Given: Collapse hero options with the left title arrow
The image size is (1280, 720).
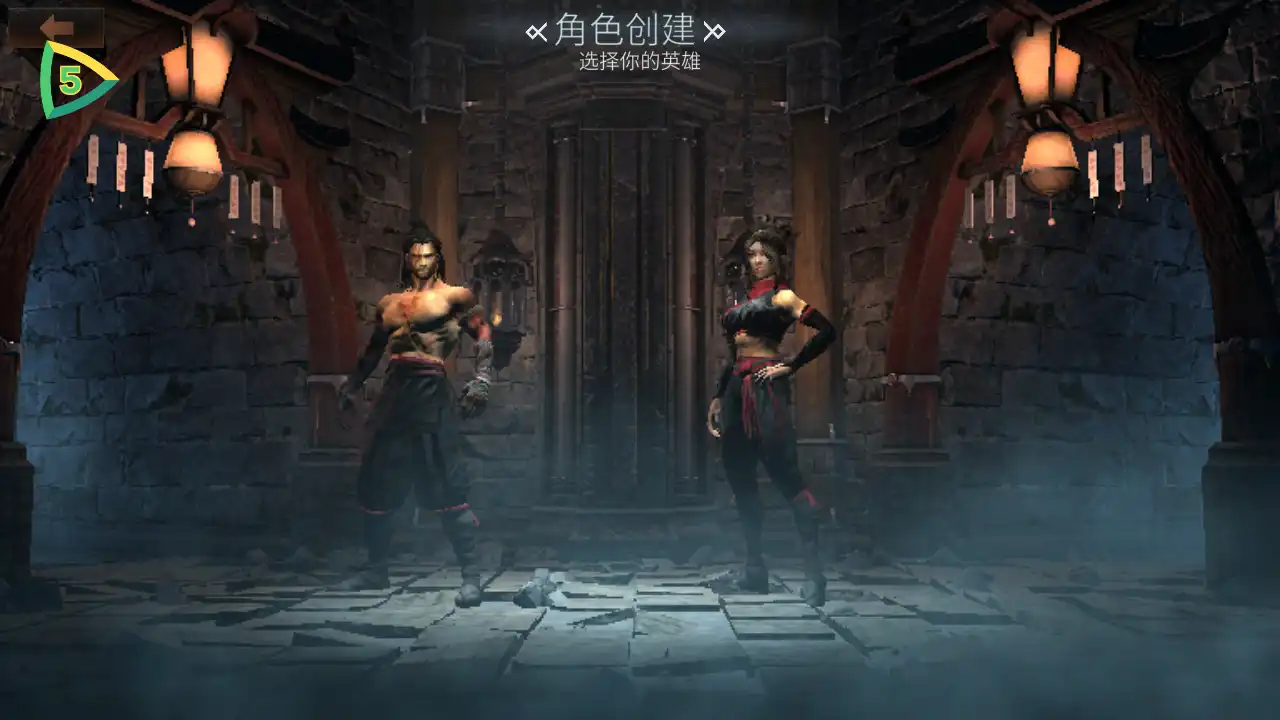Looking at the screenshot, I should coord(535,30).
